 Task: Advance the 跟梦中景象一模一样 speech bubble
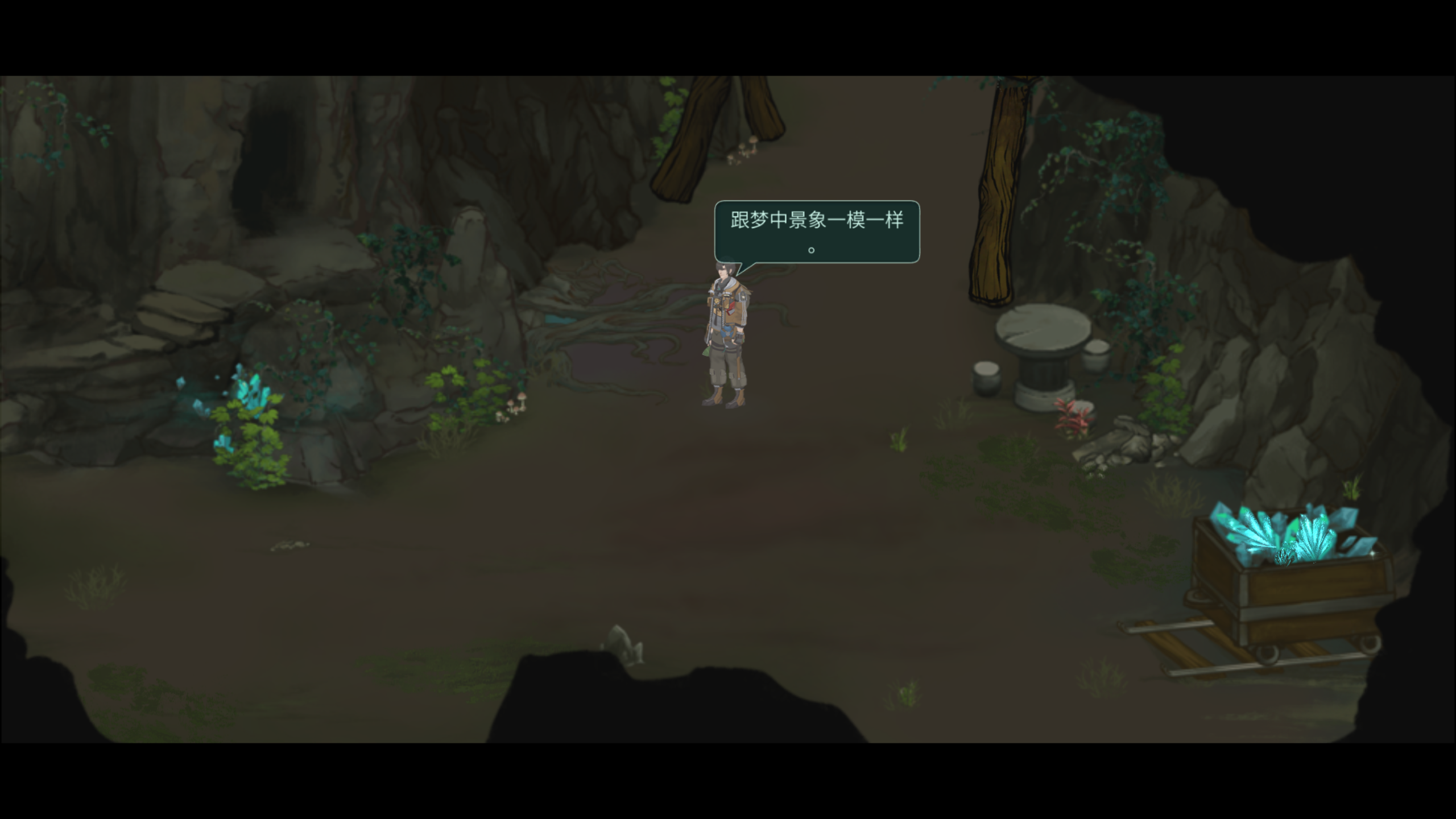(817, 231)
